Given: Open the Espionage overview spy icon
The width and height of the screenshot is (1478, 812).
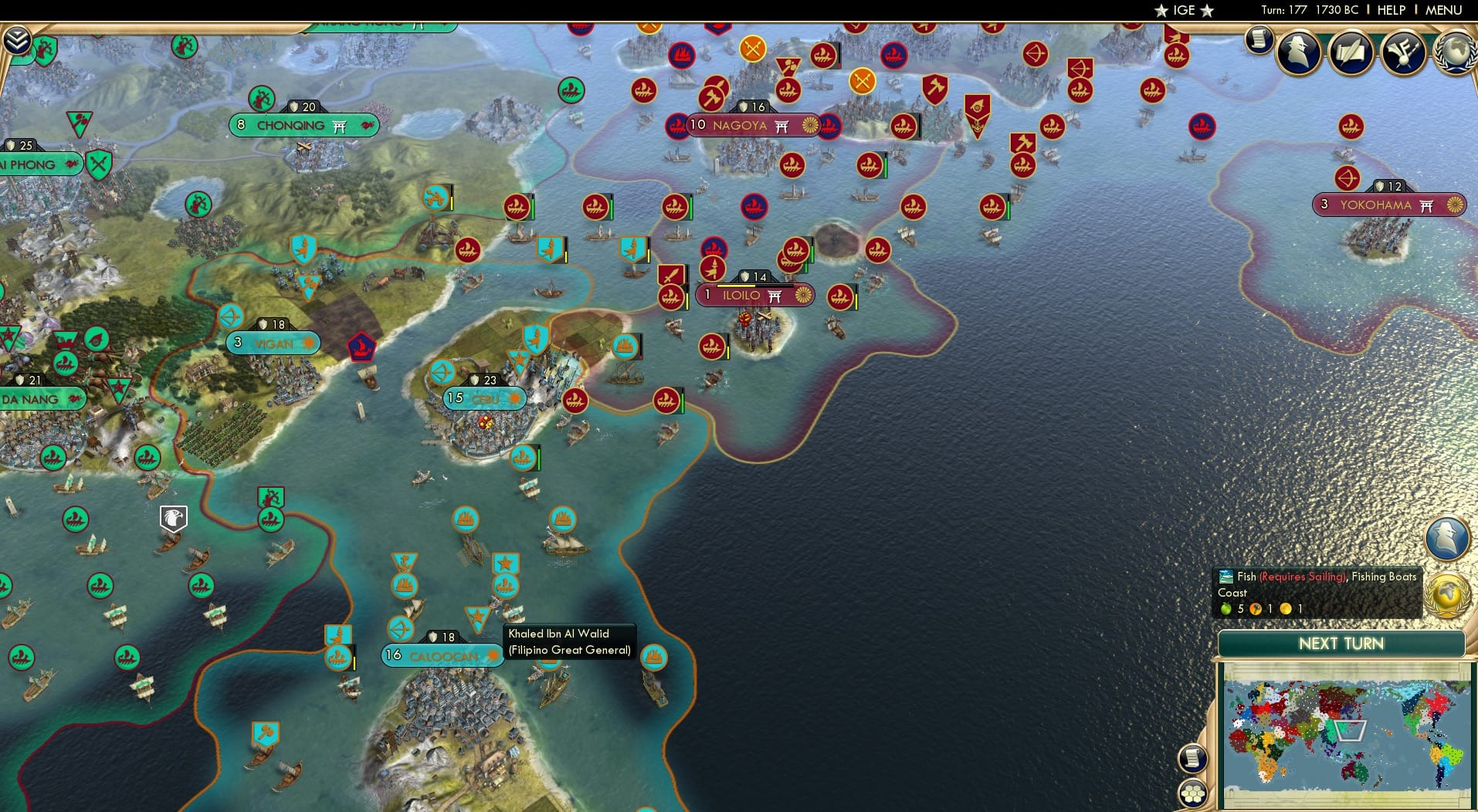Looking at the screenshot, I should (x=1297, y=52).
